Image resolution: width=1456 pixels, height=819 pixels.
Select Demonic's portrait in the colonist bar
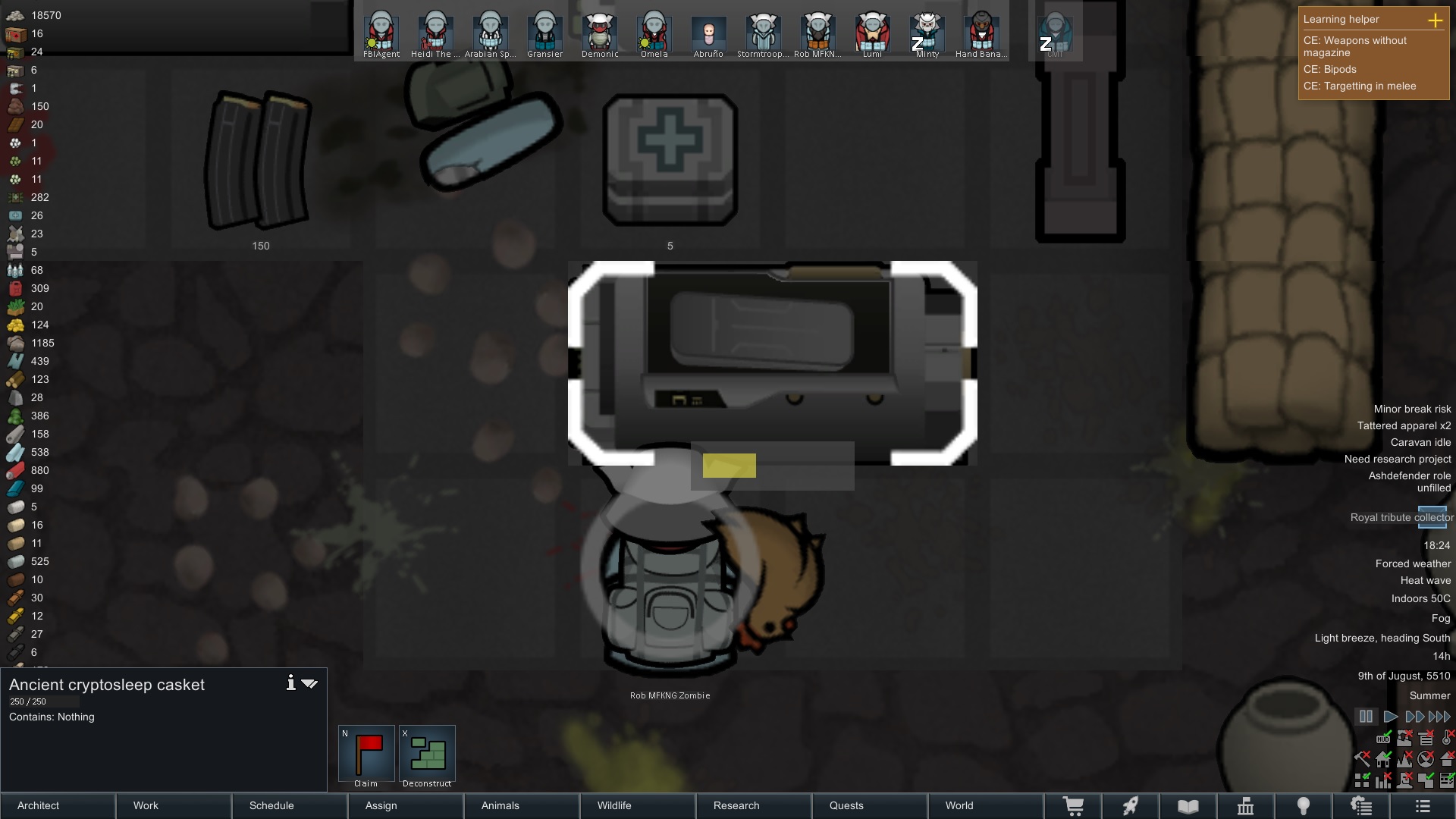[598, 32]
